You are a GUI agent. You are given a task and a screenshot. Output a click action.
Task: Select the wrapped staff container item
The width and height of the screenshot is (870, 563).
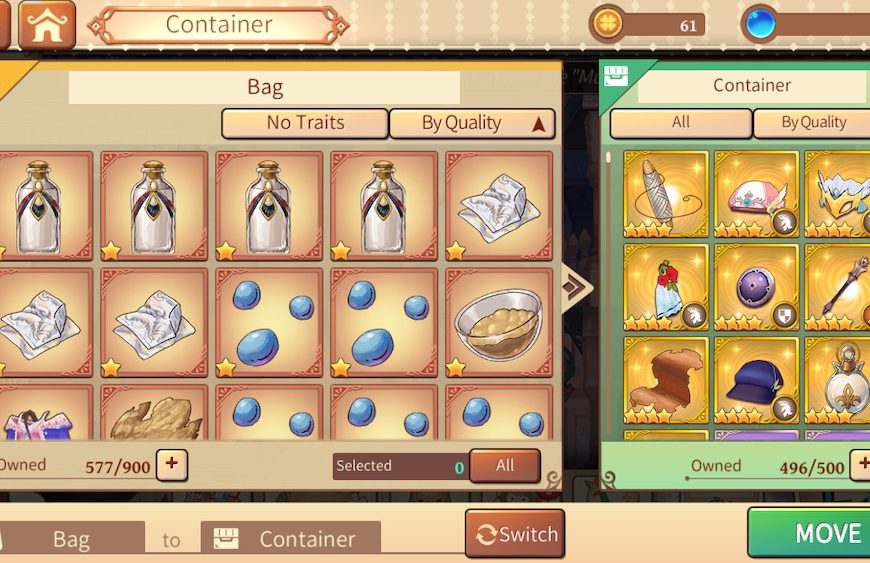coord(665,194)
